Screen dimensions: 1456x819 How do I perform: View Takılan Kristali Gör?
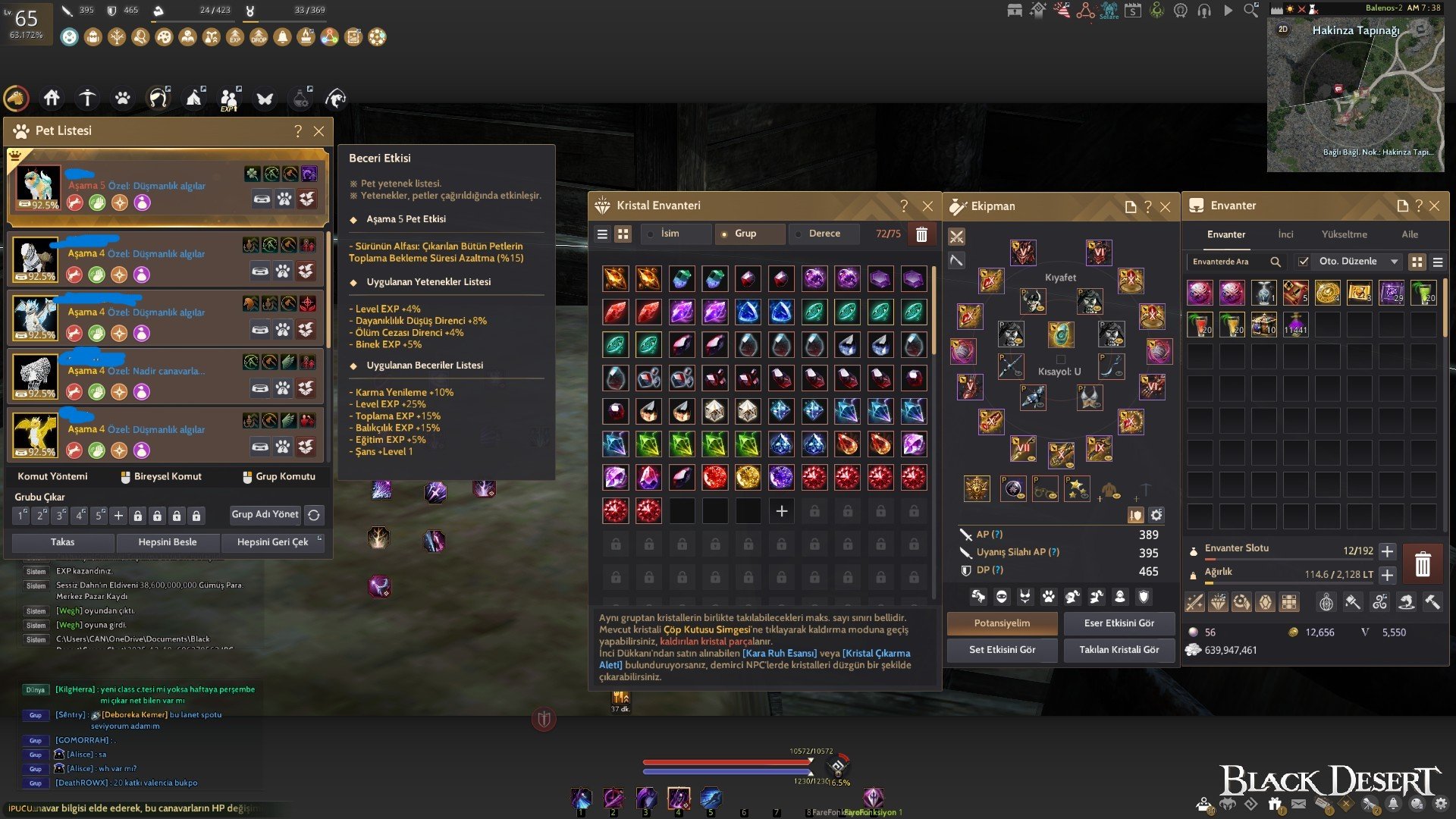coord(1119,650)
